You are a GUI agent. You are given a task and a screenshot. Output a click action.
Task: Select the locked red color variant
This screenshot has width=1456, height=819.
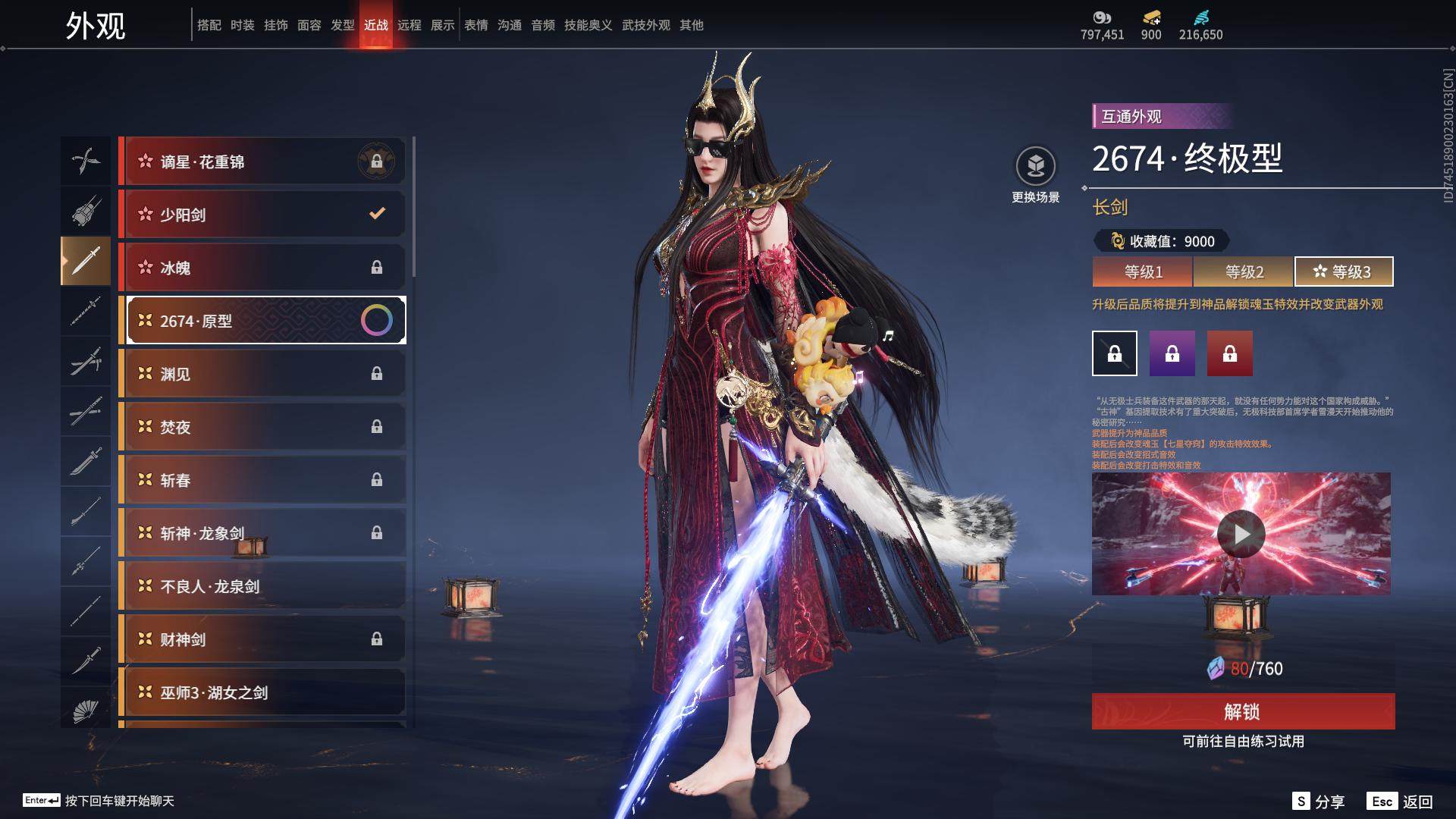tap(1230, 353)
